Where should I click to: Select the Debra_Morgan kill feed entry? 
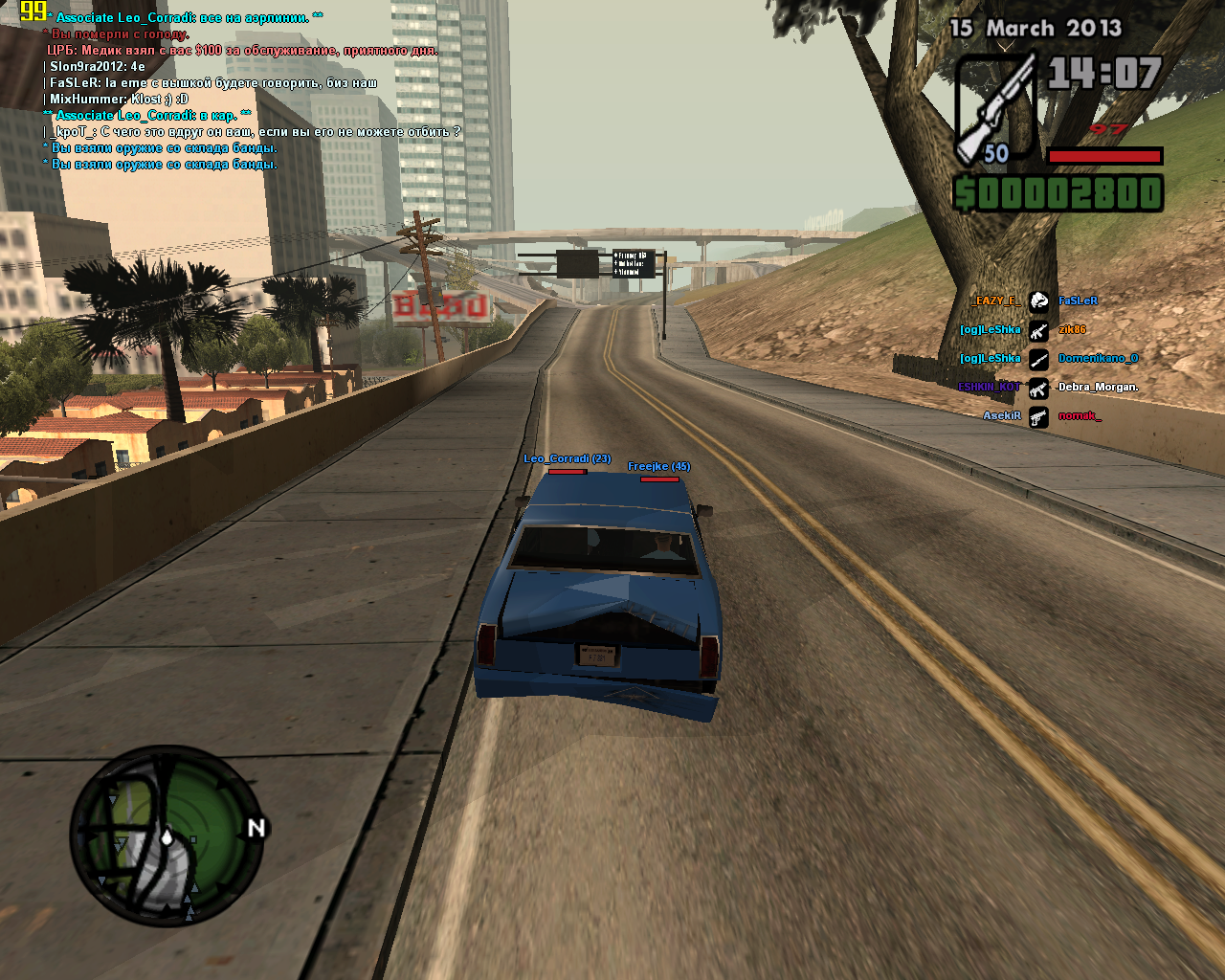click(x=1098, y=387)
